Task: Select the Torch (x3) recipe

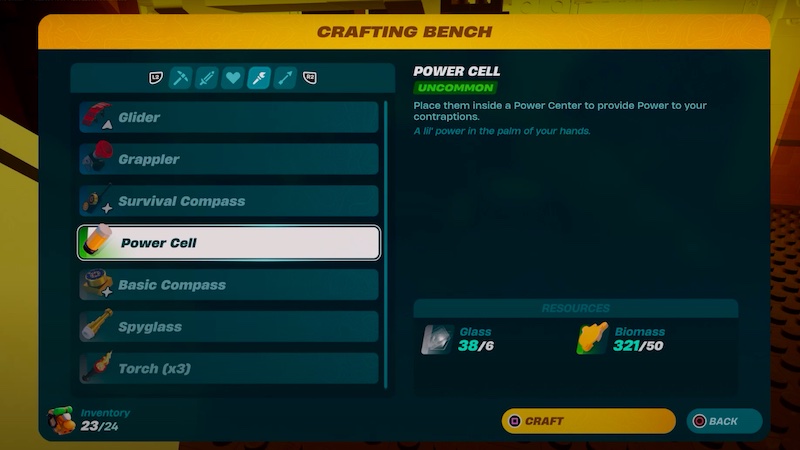Action: pyautogui.click(x=229, y=368)
